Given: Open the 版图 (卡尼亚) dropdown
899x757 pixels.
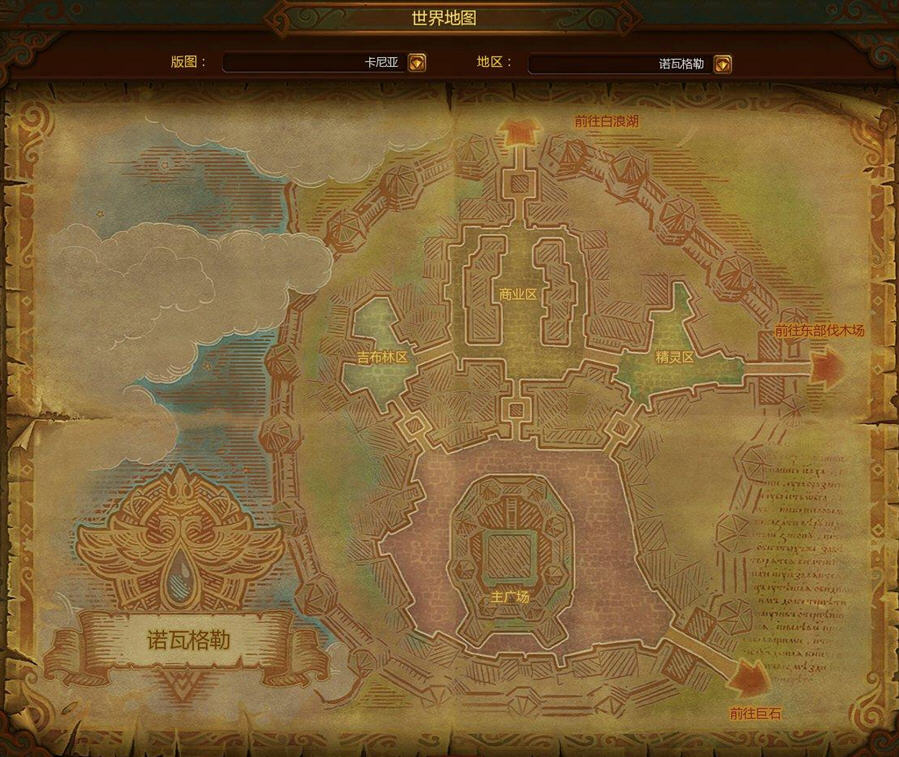Looking at the screenshot, I should click(417, 63).
